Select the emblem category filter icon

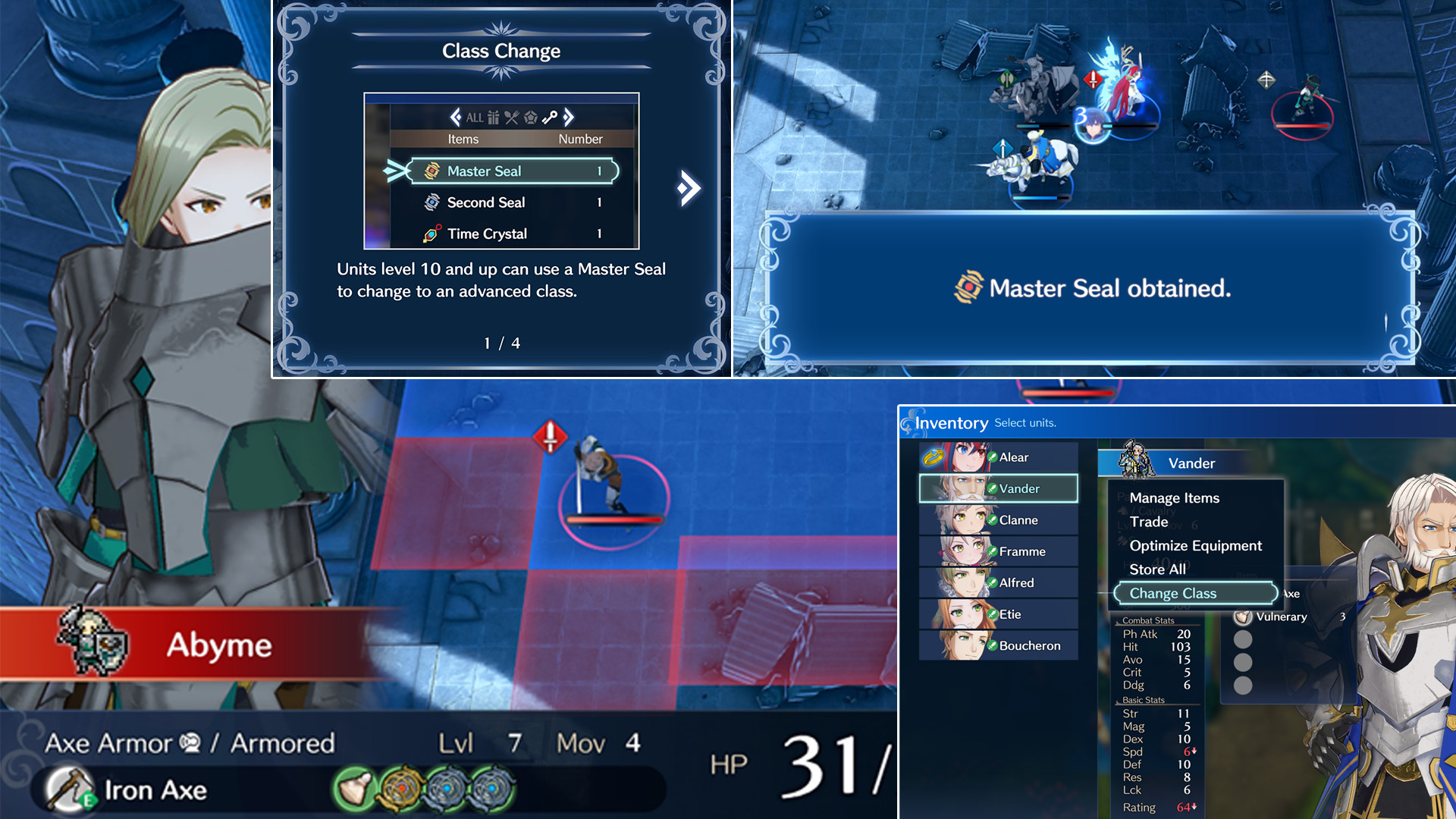coord(531,118)
